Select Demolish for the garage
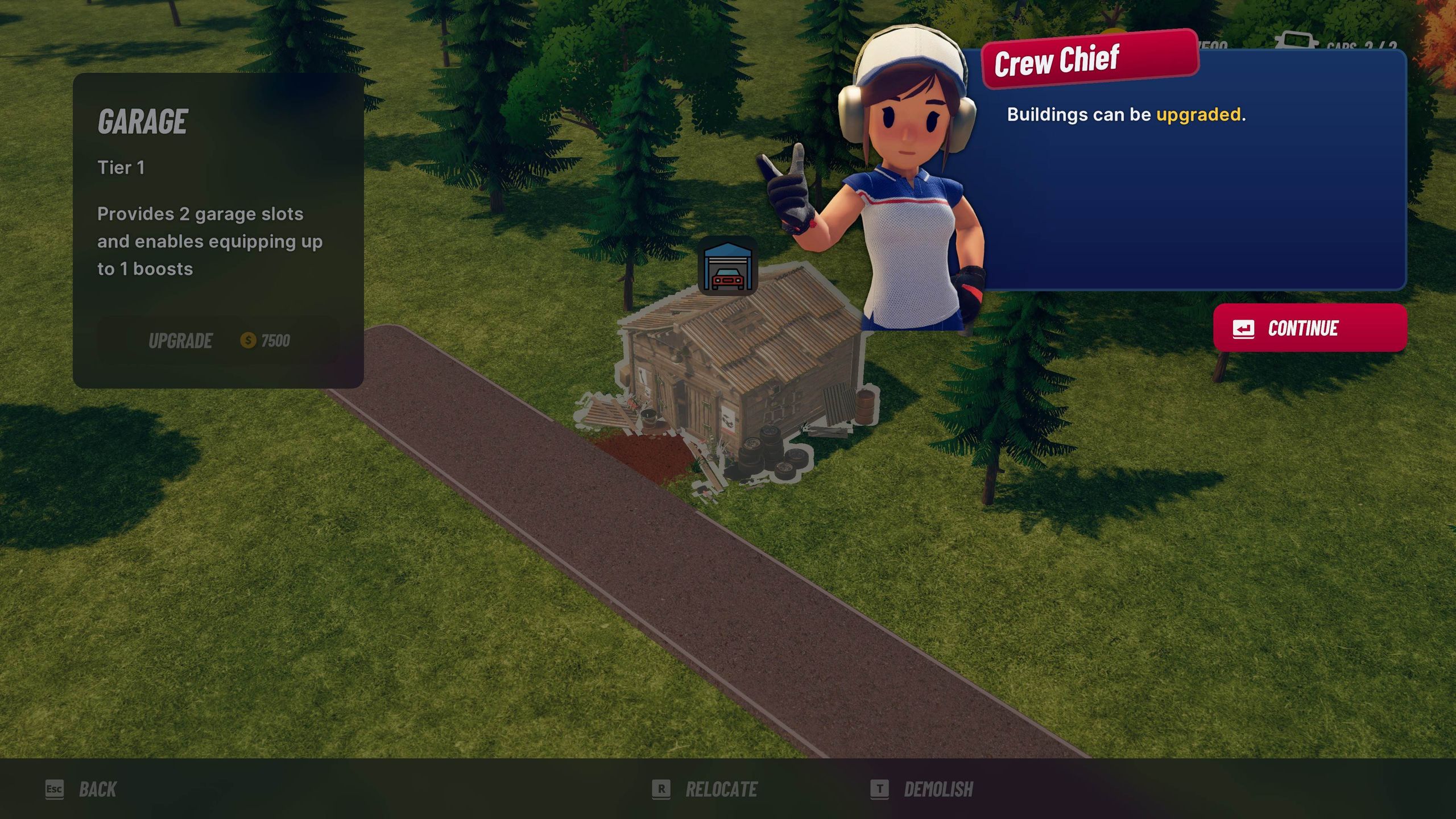 (x=923, y=789)
